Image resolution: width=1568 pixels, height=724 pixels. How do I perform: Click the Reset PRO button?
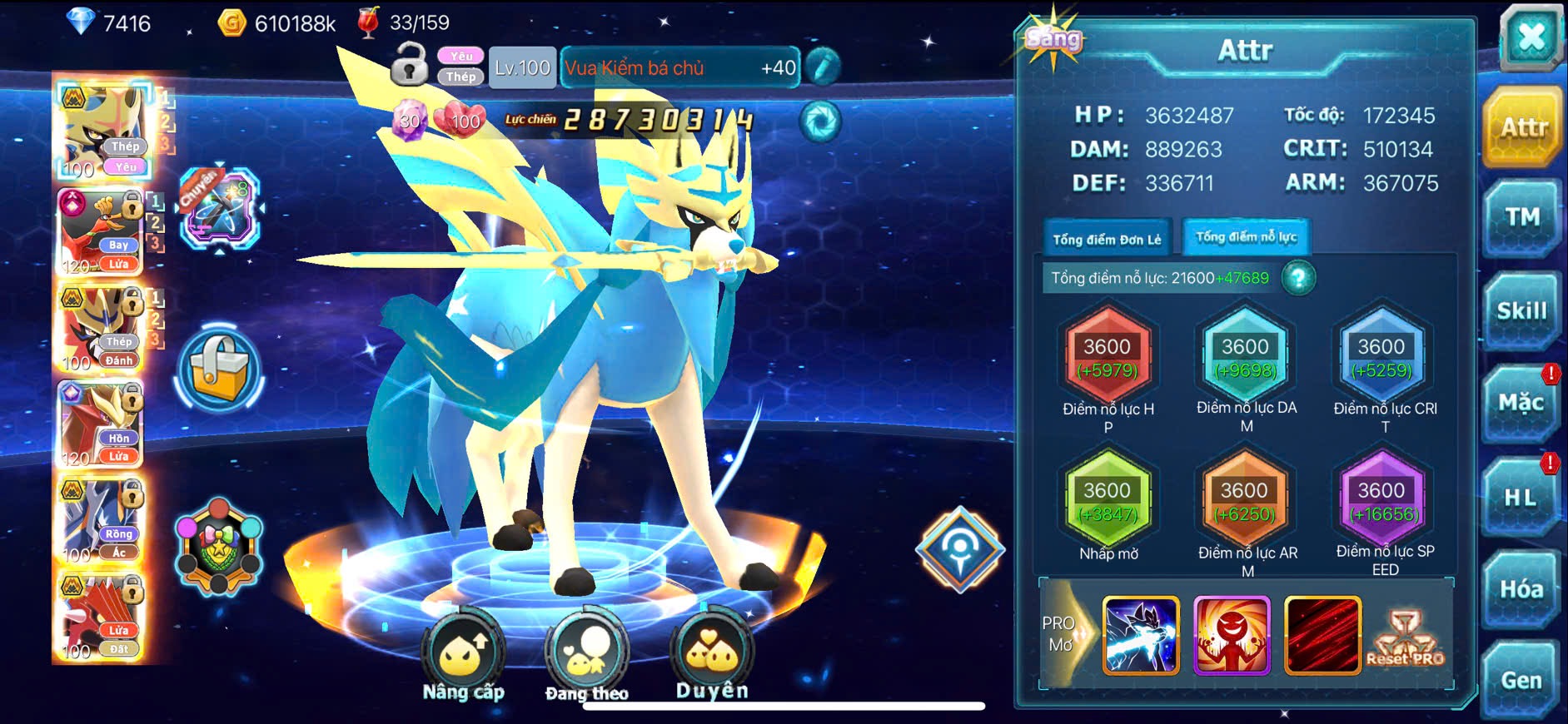1406,638
